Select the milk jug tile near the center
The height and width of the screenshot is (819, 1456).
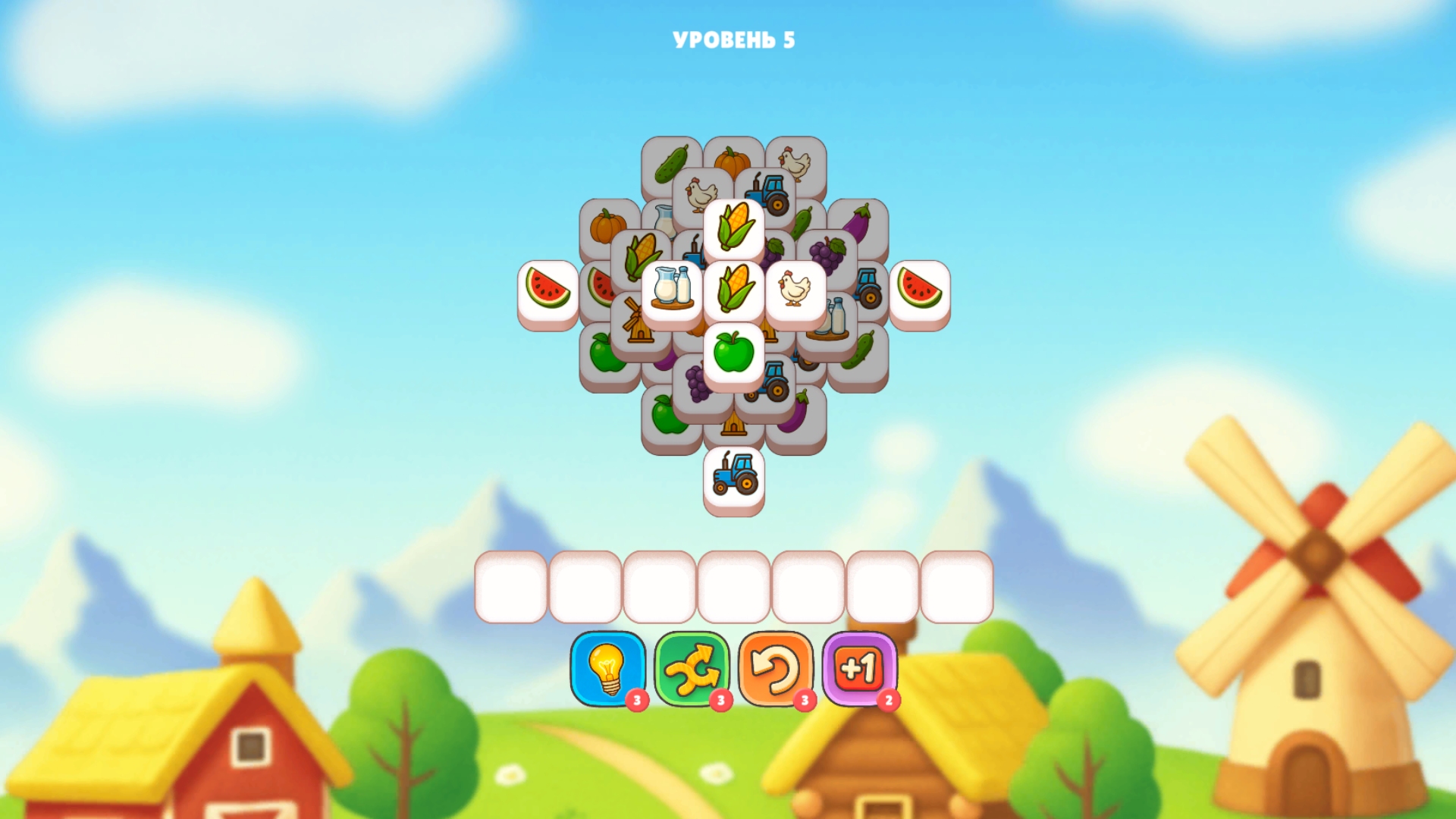670,290
